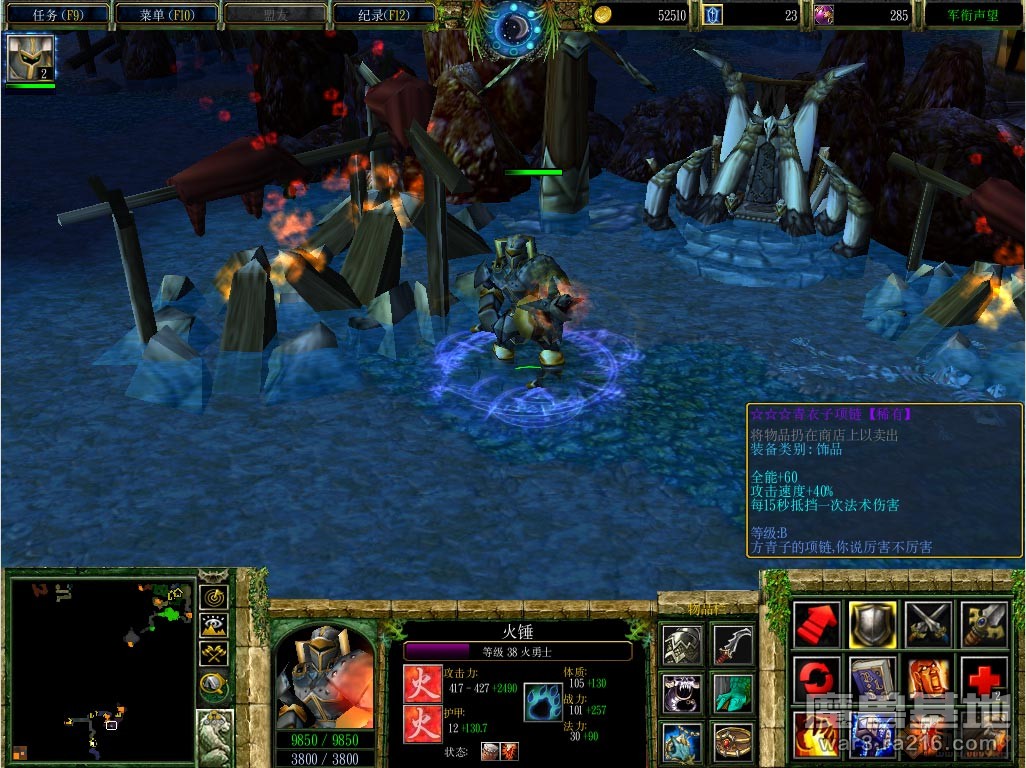Activate the crossed swords Attack command
The height and width of the screenshot is (768, 1026).
(x=927, y=625)
